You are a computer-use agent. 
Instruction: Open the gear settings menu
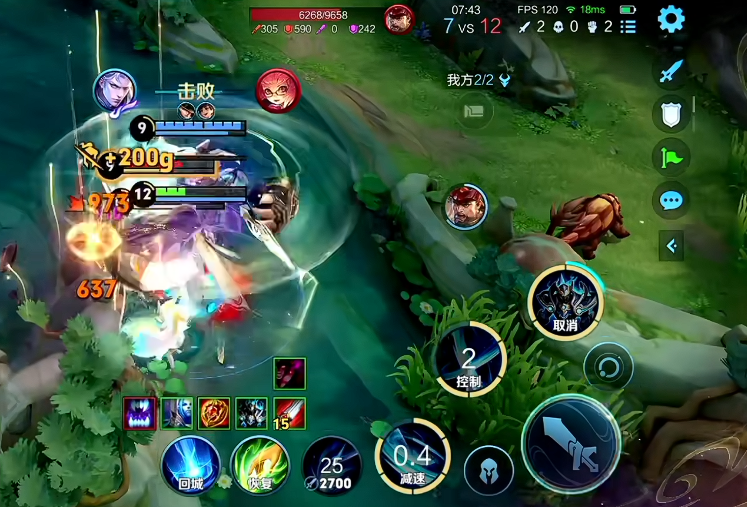coord(671,19)
